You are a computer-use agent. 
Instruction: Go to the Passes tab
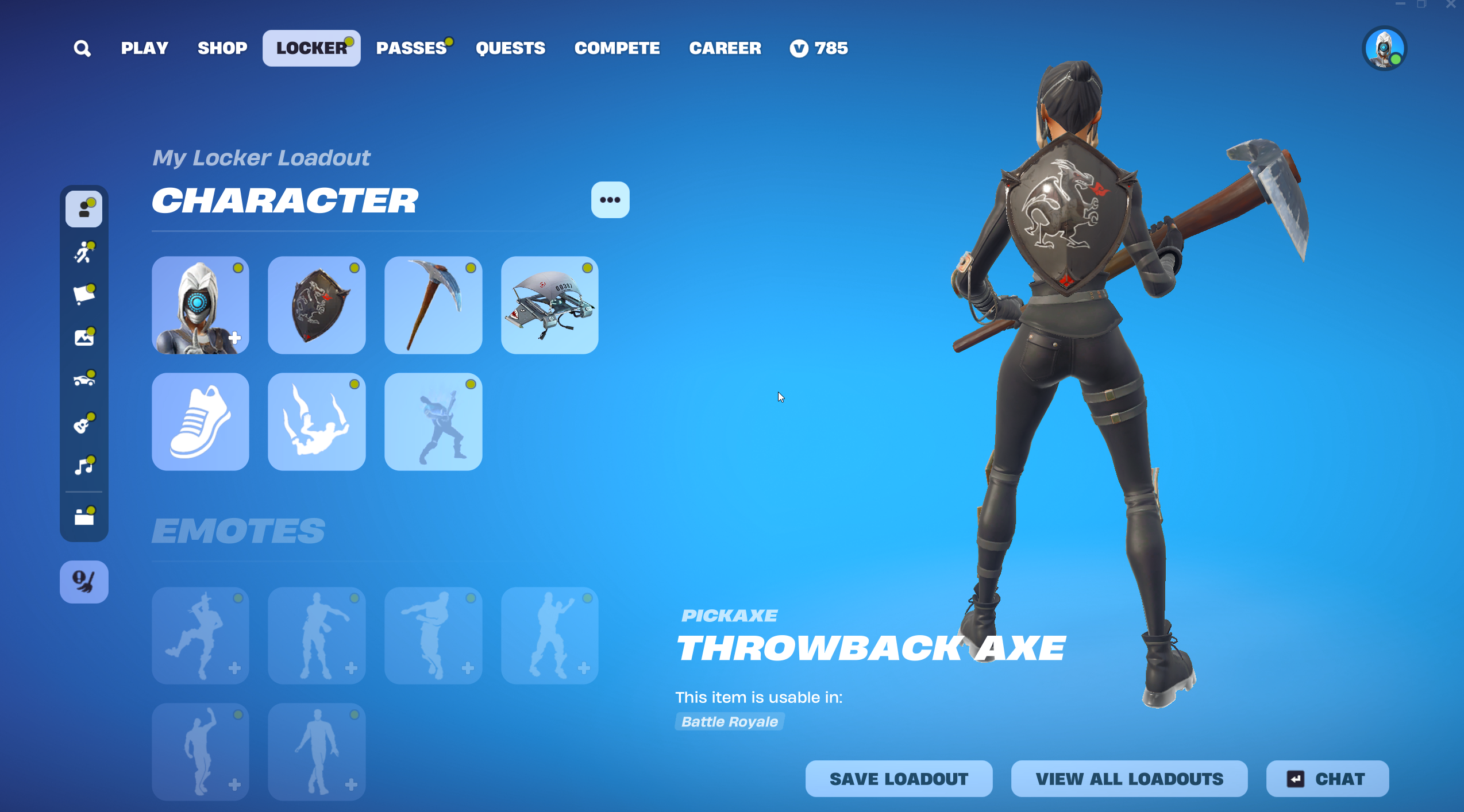(x=411, y=48)
